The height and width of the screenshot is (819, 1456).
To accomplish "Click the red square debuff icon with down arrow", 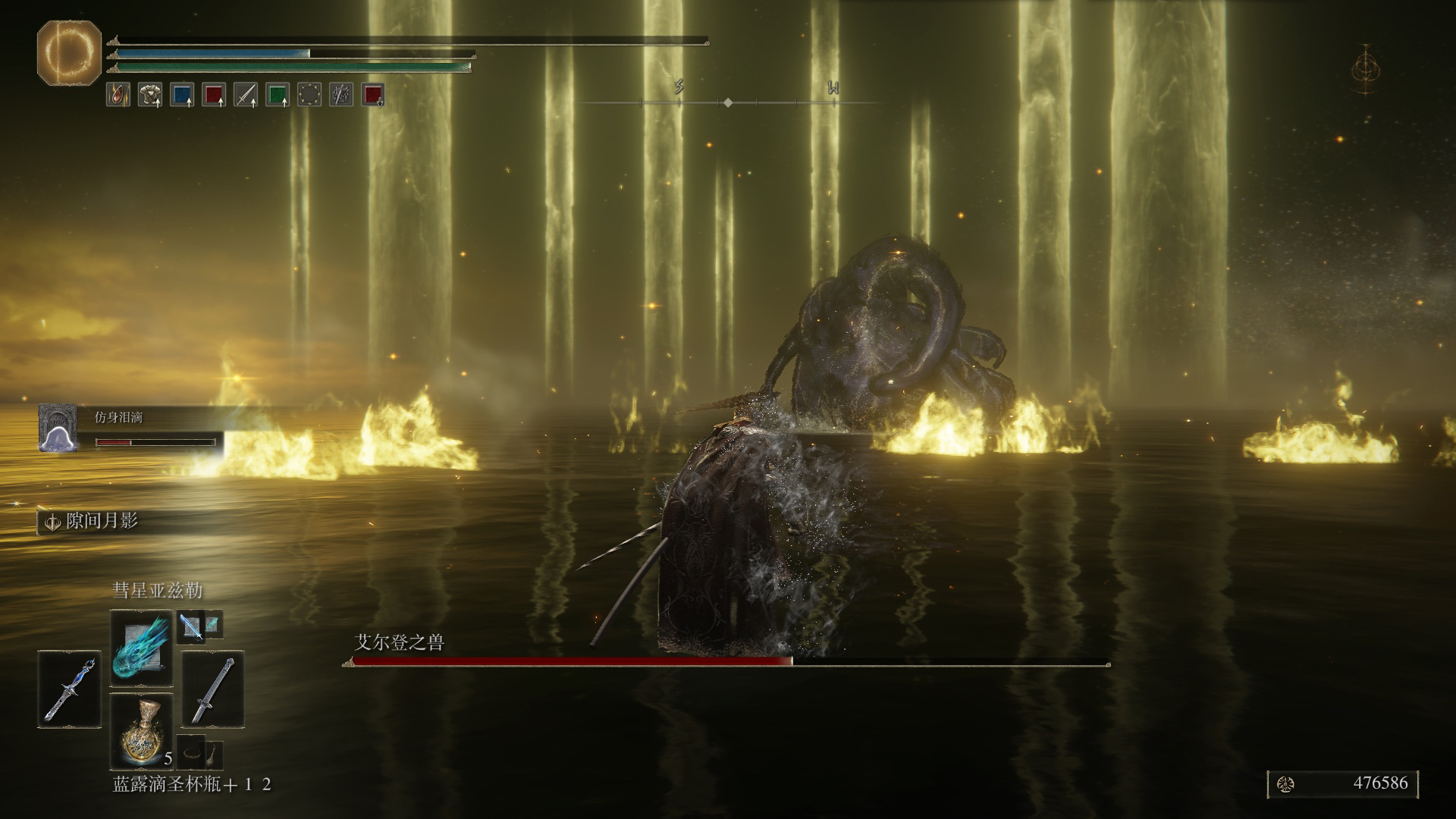I will (x=372, y=95).
